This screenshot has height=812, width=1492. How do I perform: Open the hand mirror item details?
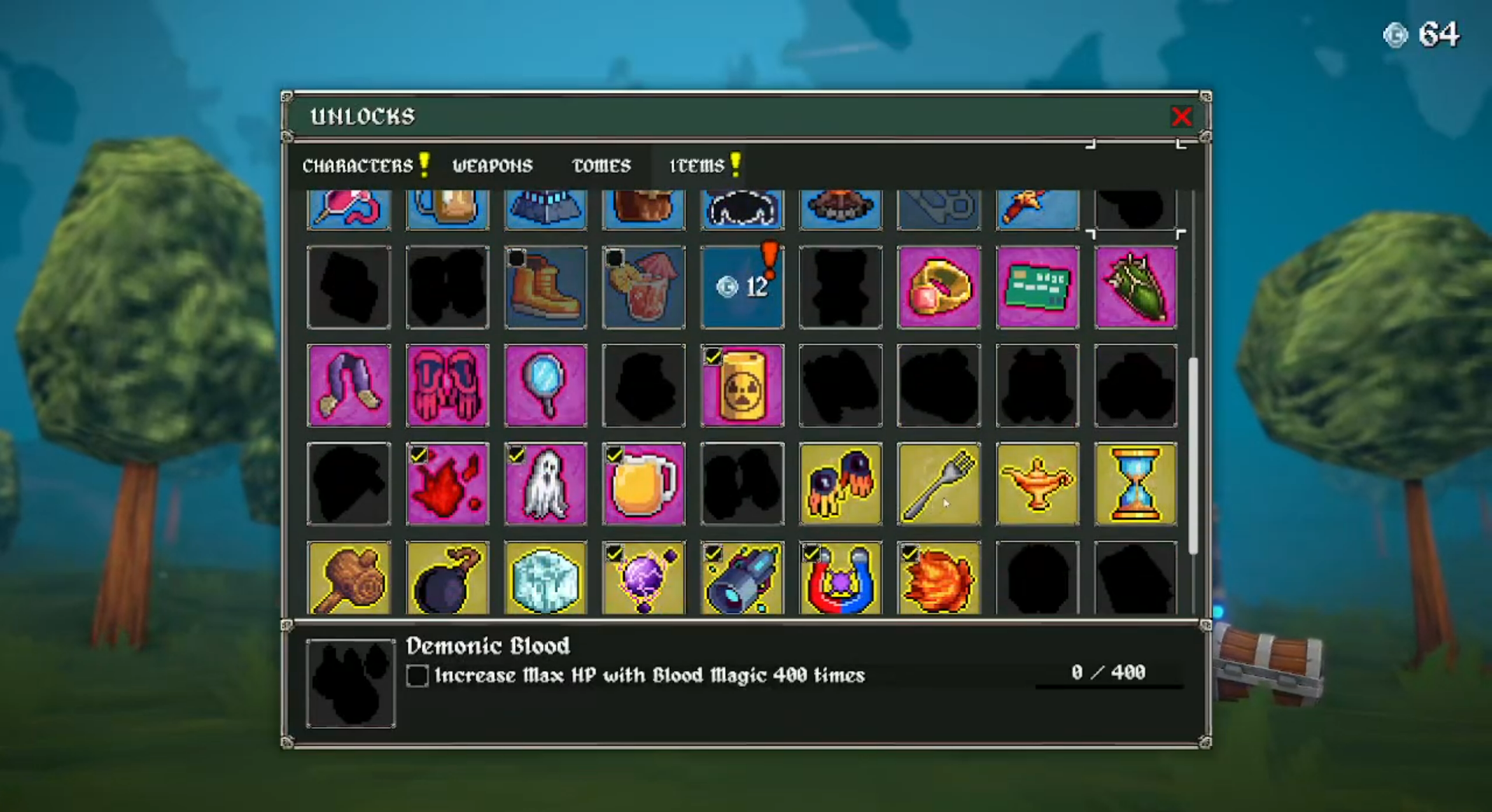545,386
